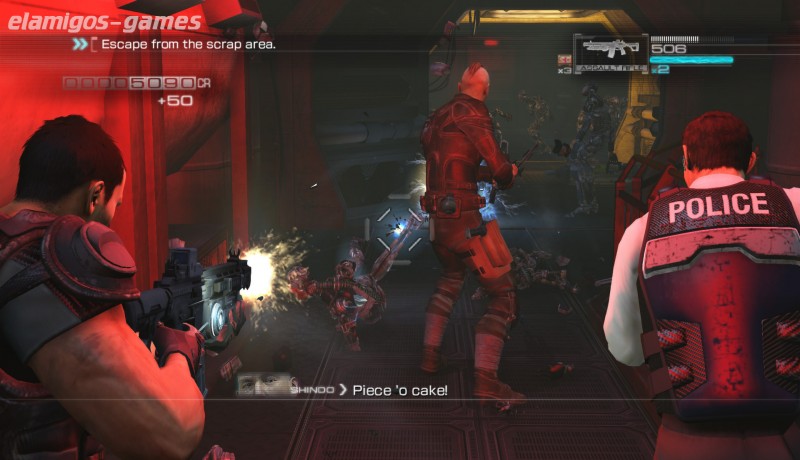Click Shindo's portrait beside the subtitle
Viewport: 800px width, 460px height.
coord(266,386)
